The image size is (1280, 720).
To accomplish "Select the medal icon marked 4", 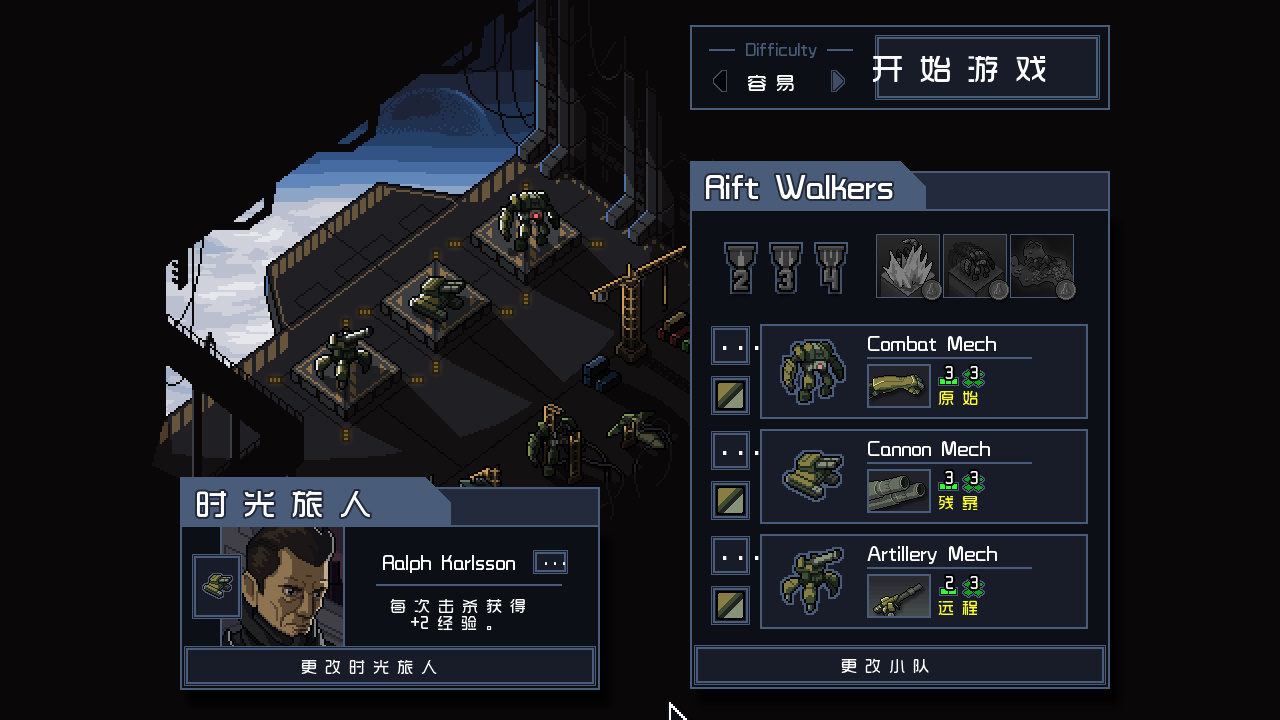I will pyautogui.click(x=831, y=268).
